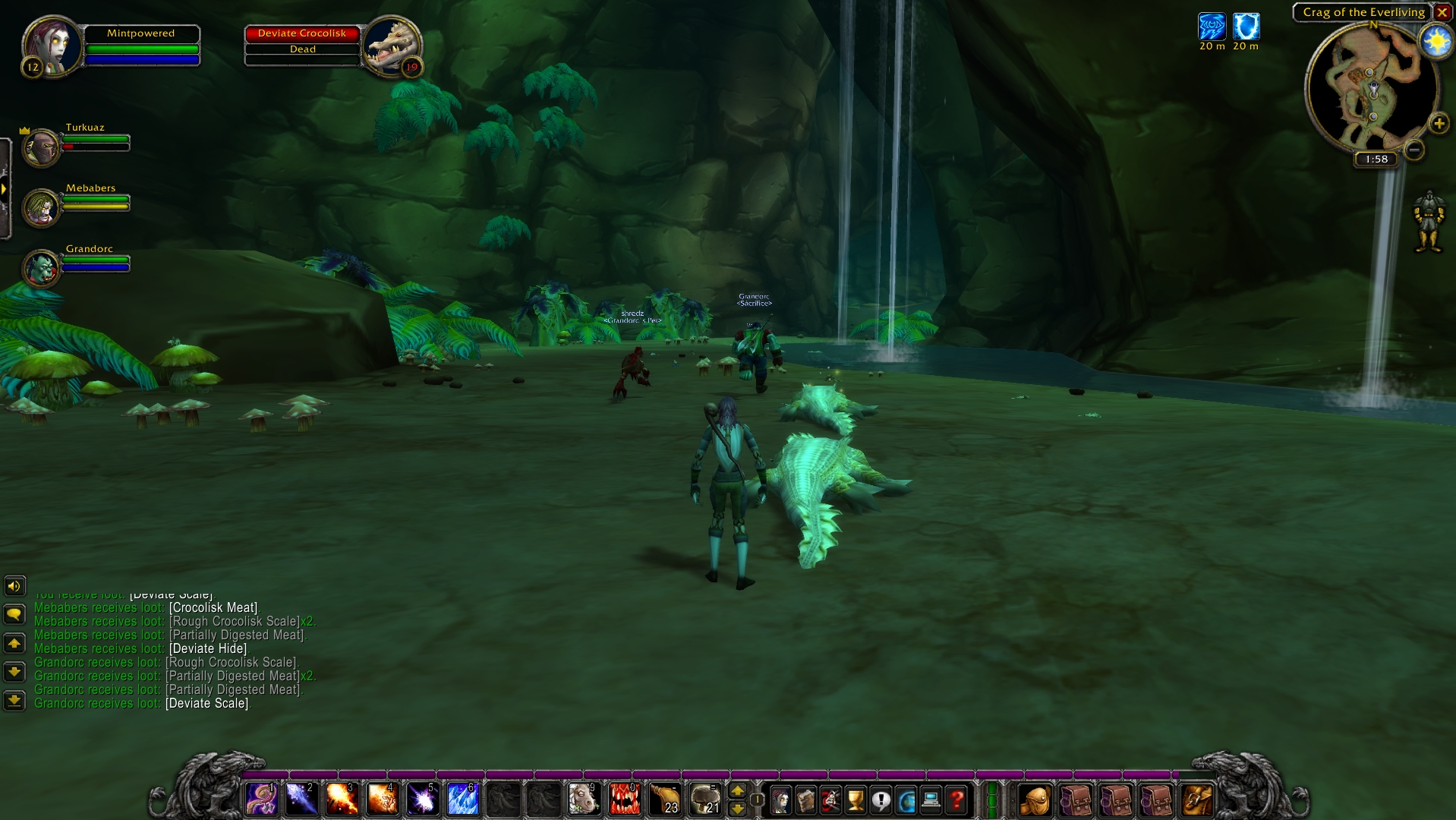This screenshot has width=1456, height=820.
Task: Open the main menu computer icon
Action: click(931, 799)
